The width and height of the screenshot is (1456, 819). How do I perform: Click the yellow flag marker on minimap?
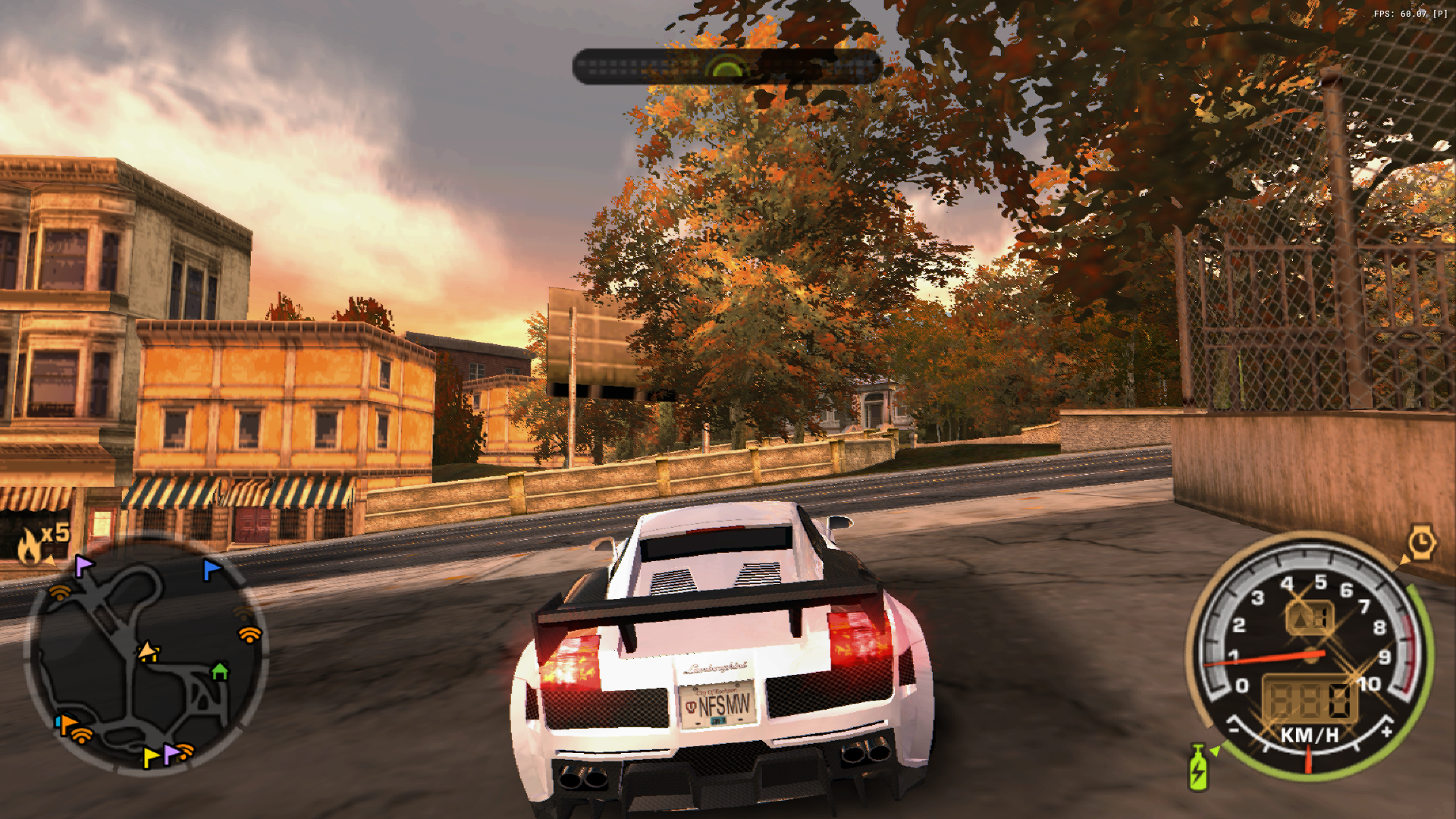pos(151,756)
